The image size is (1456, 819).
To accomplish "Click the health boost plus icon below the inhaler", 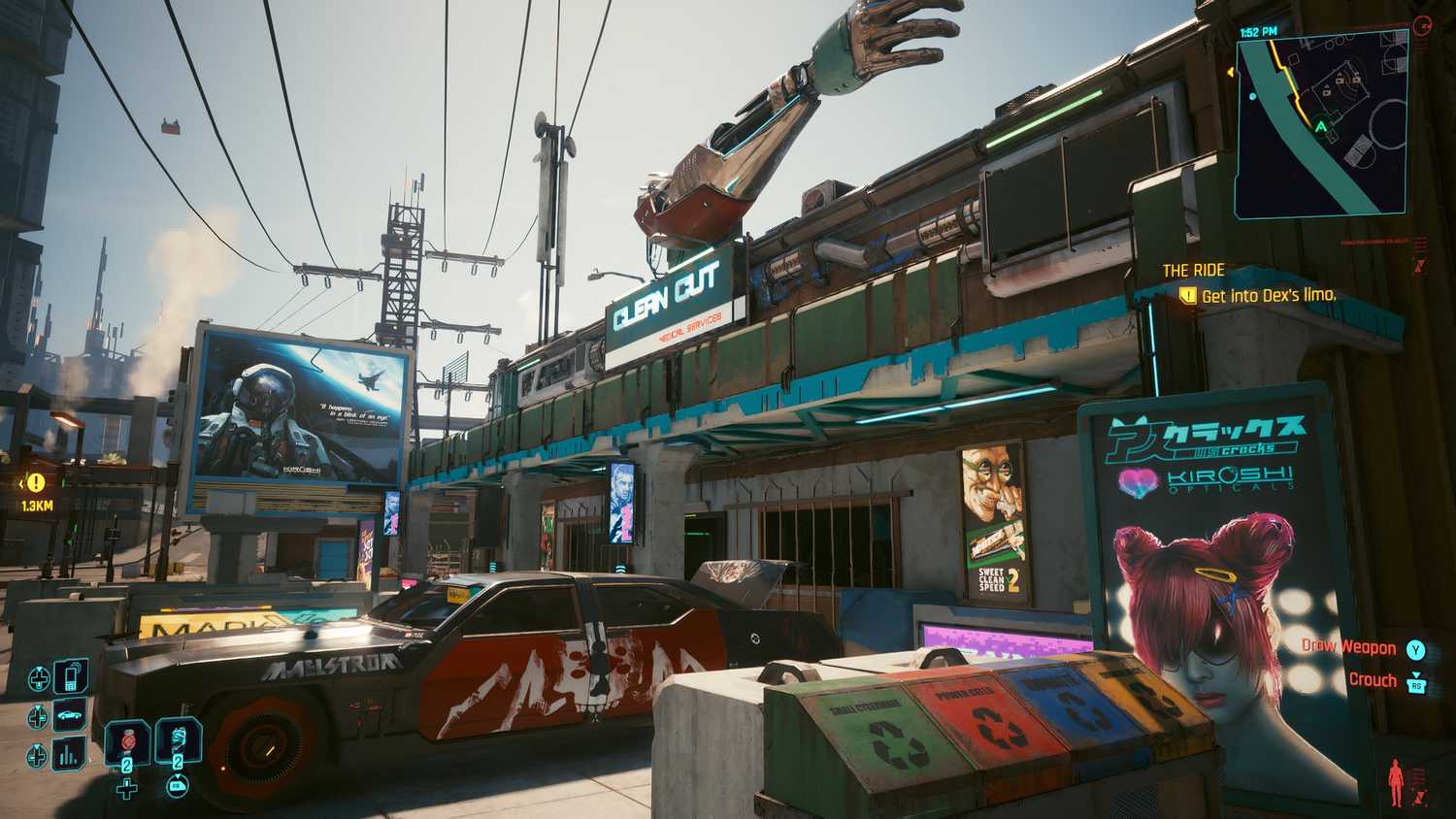I will (x=126, y=790).
